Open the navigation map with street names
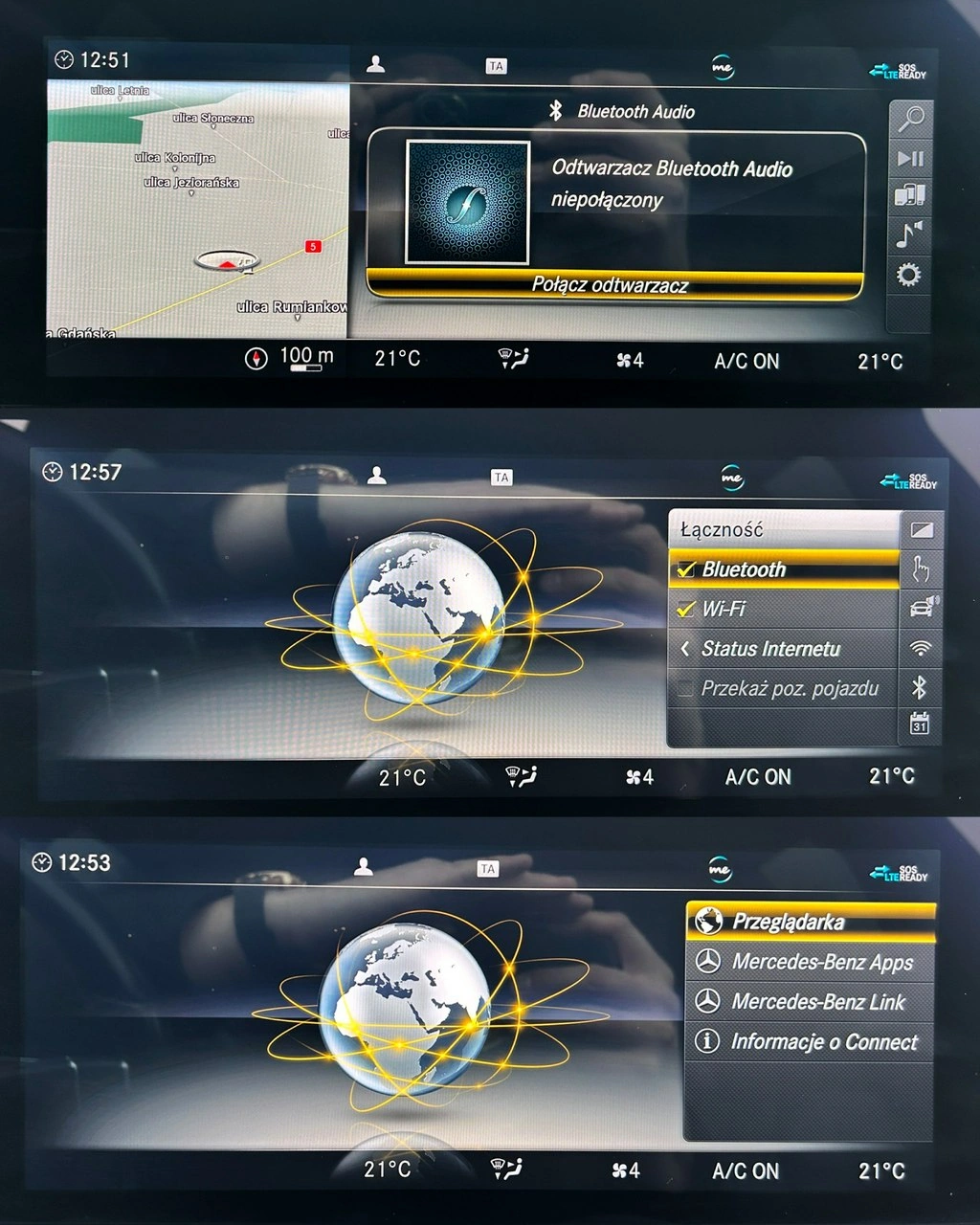This screenshot has width=980, height=1225. coord(197,209)
